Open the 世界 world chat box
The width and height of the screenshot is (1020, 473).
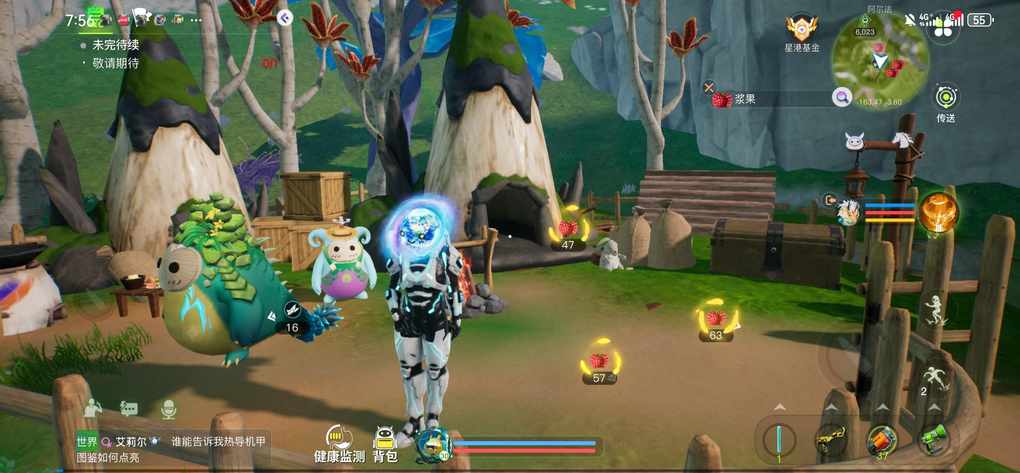pos(172,448)
